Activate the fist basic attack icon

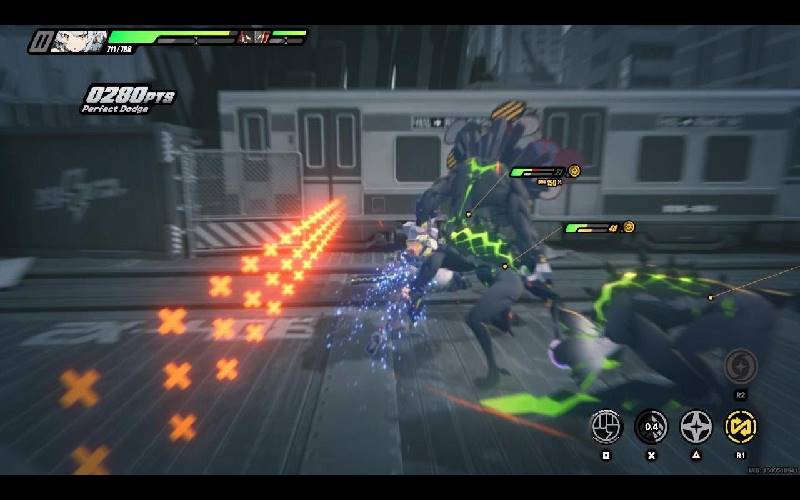[x=606, y=427]
